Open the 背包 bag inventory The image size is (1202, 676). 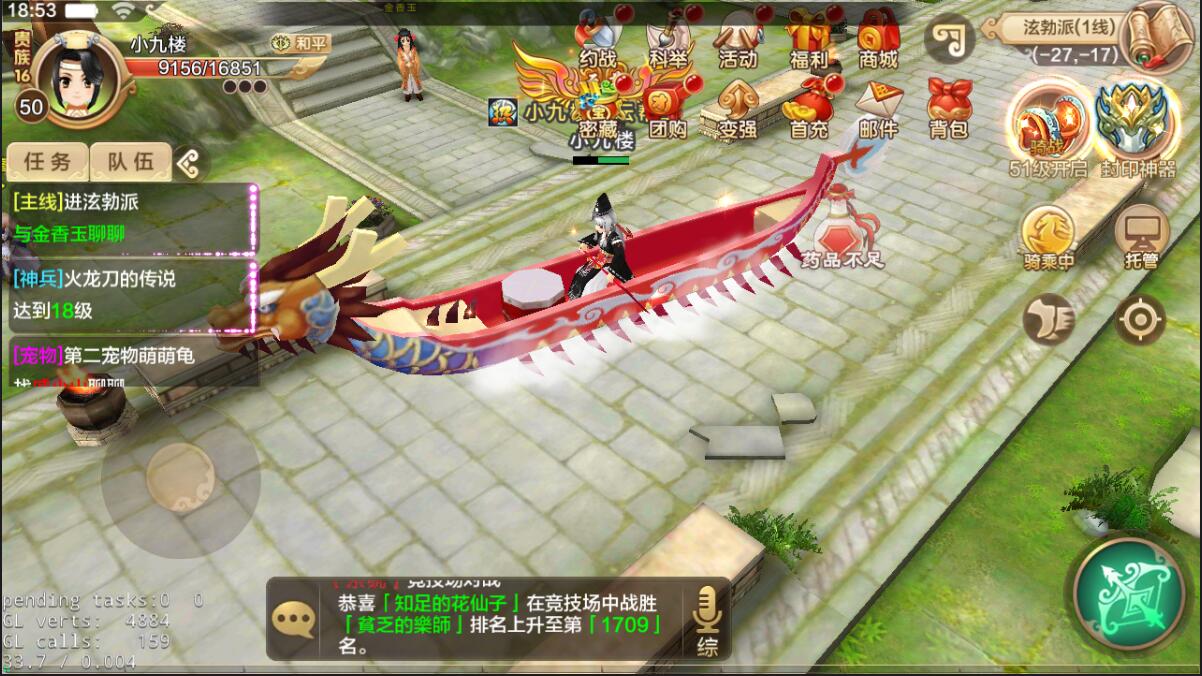tap(948, 108)
